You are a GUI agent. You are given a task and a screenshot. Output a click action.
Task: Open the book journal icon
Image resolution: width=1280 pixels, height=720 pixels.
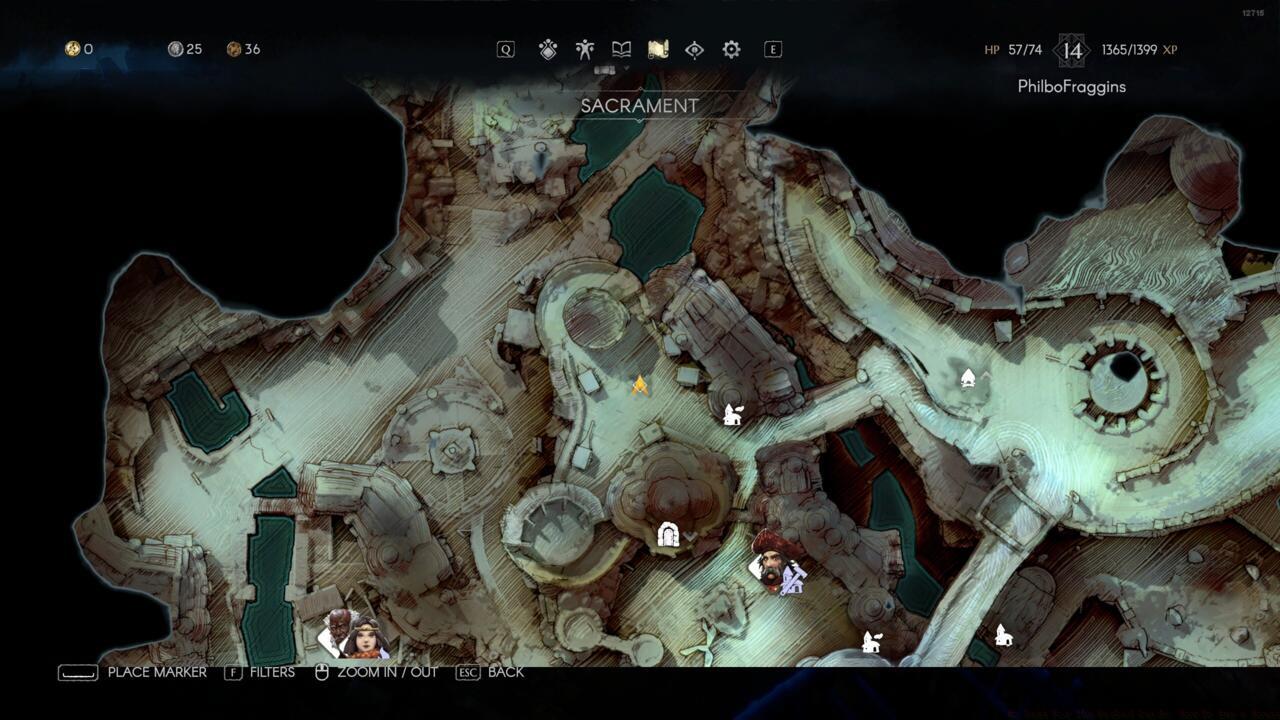(x=621, y=48)
